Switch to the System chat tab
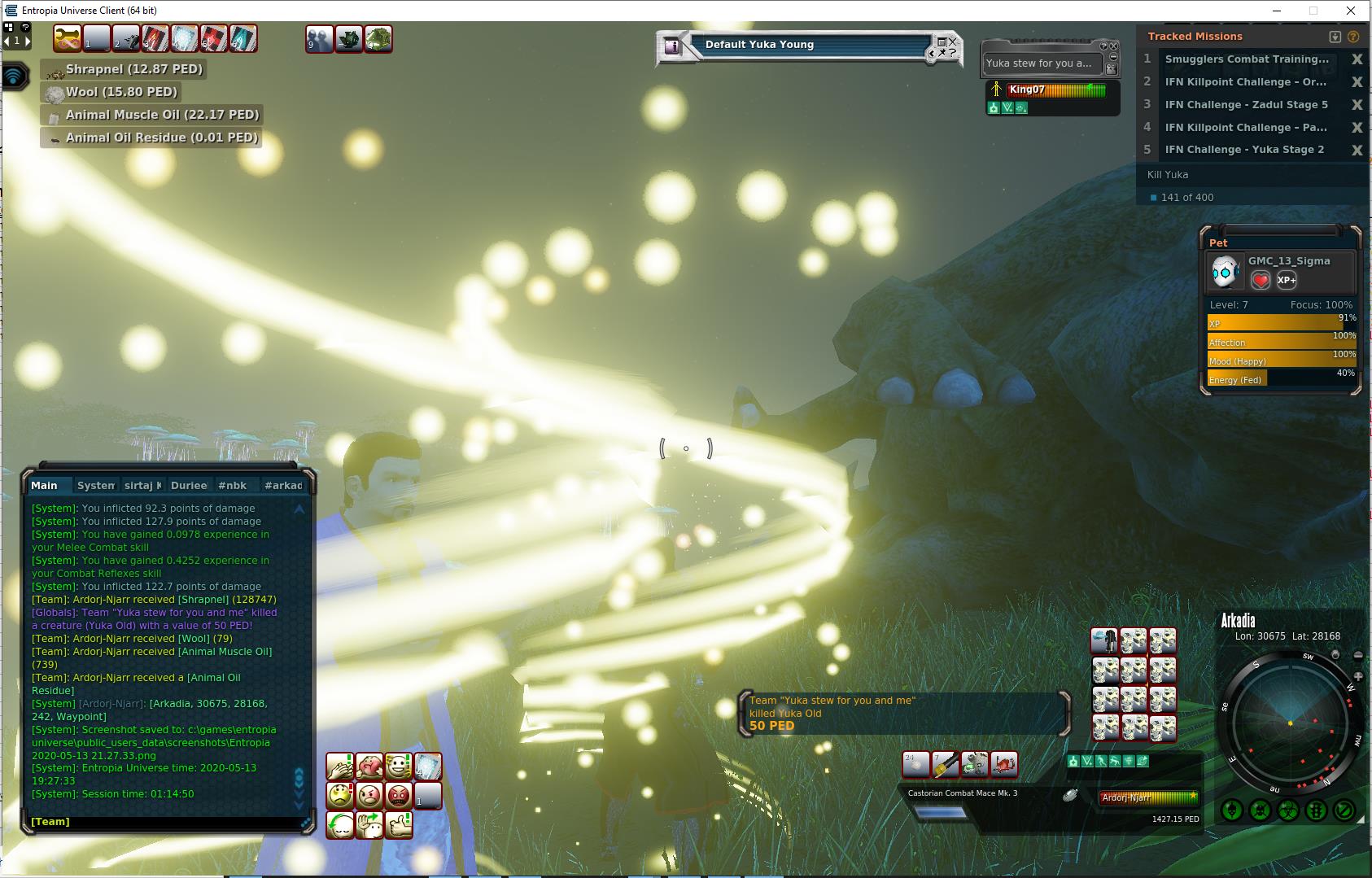Screen dimensions: 1372x878 tap(95, 486)
